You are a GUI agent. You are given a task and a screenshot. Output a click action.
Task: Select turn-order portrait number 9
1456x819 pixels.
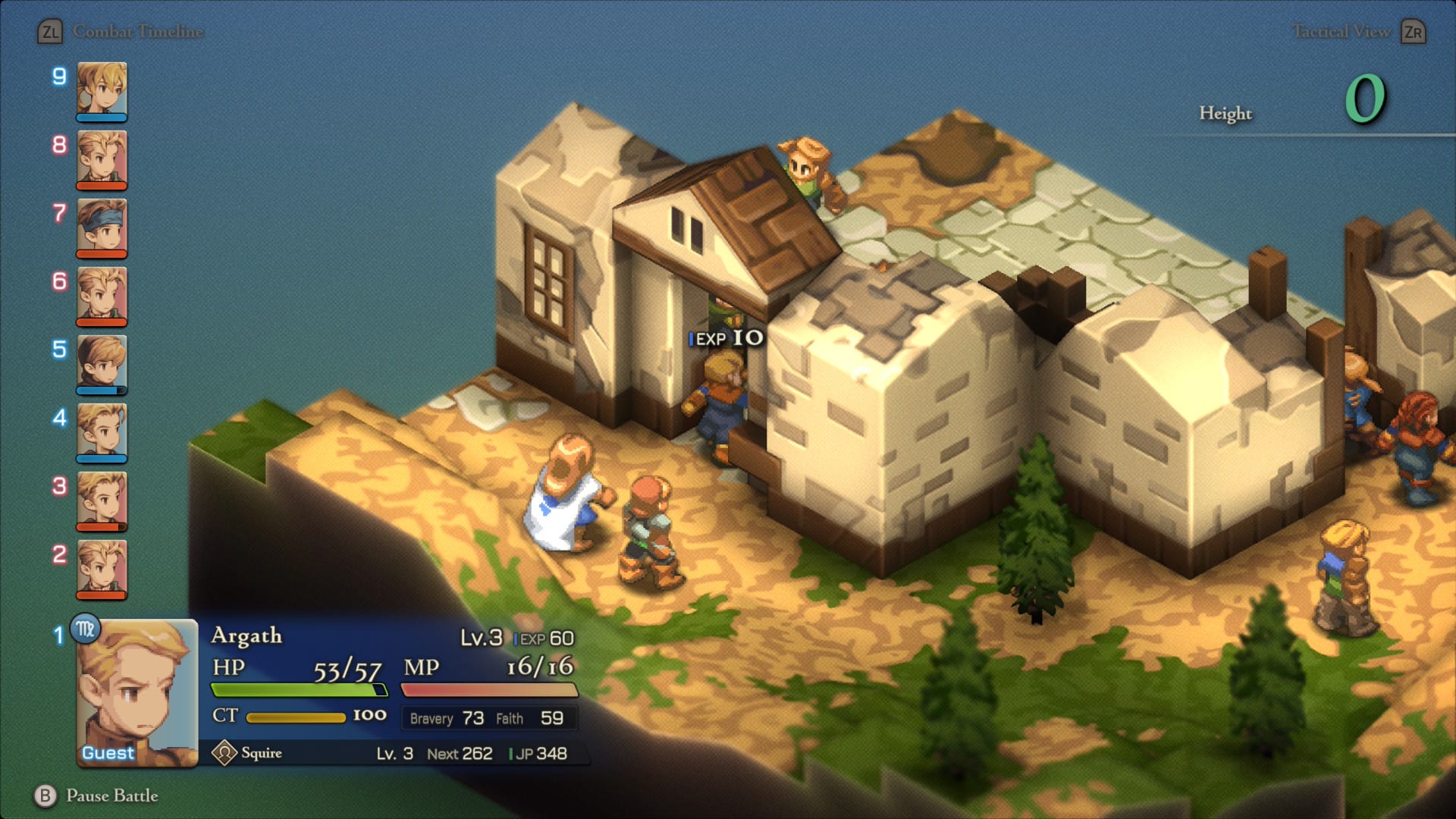(x=102, y=91)
